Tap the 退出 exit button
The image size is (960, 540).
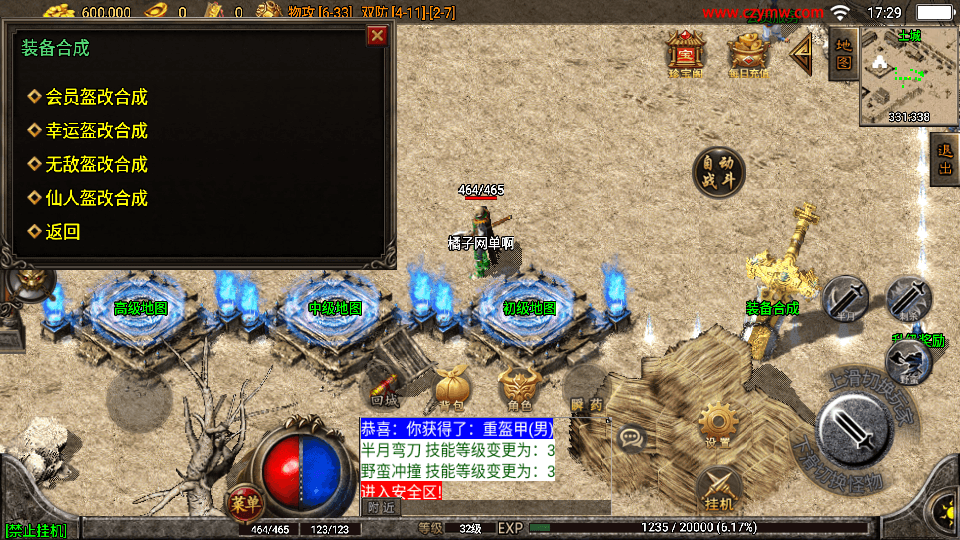(943, 162)
